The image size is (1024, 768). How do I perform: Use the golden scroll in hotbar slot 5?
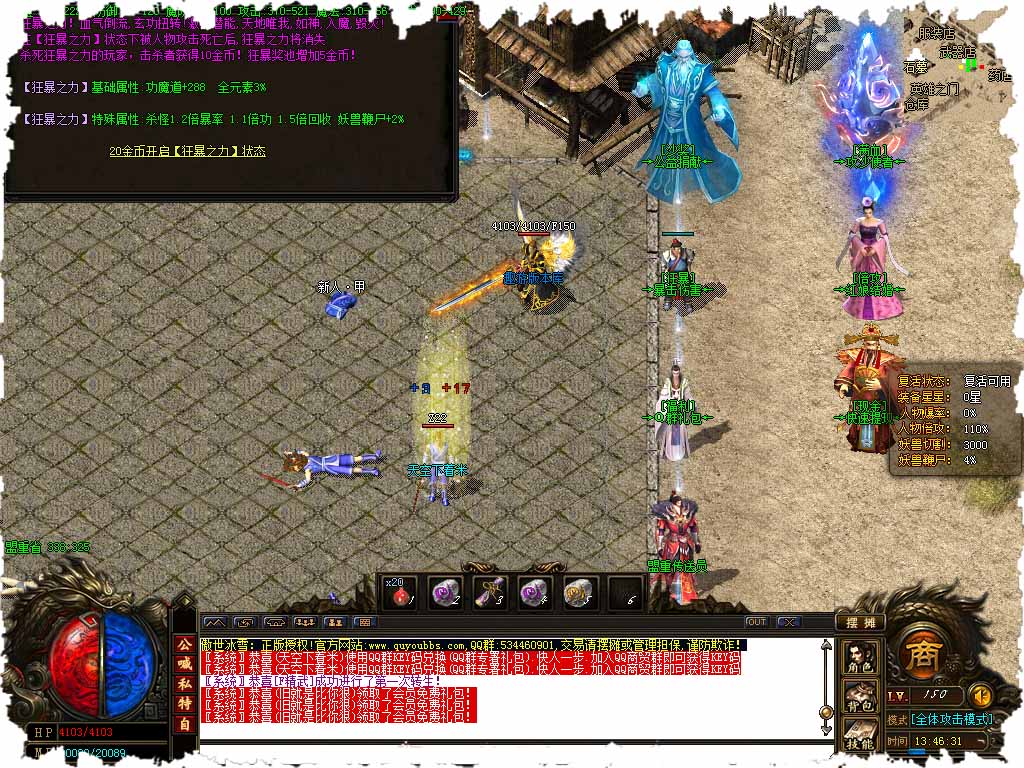580,594
